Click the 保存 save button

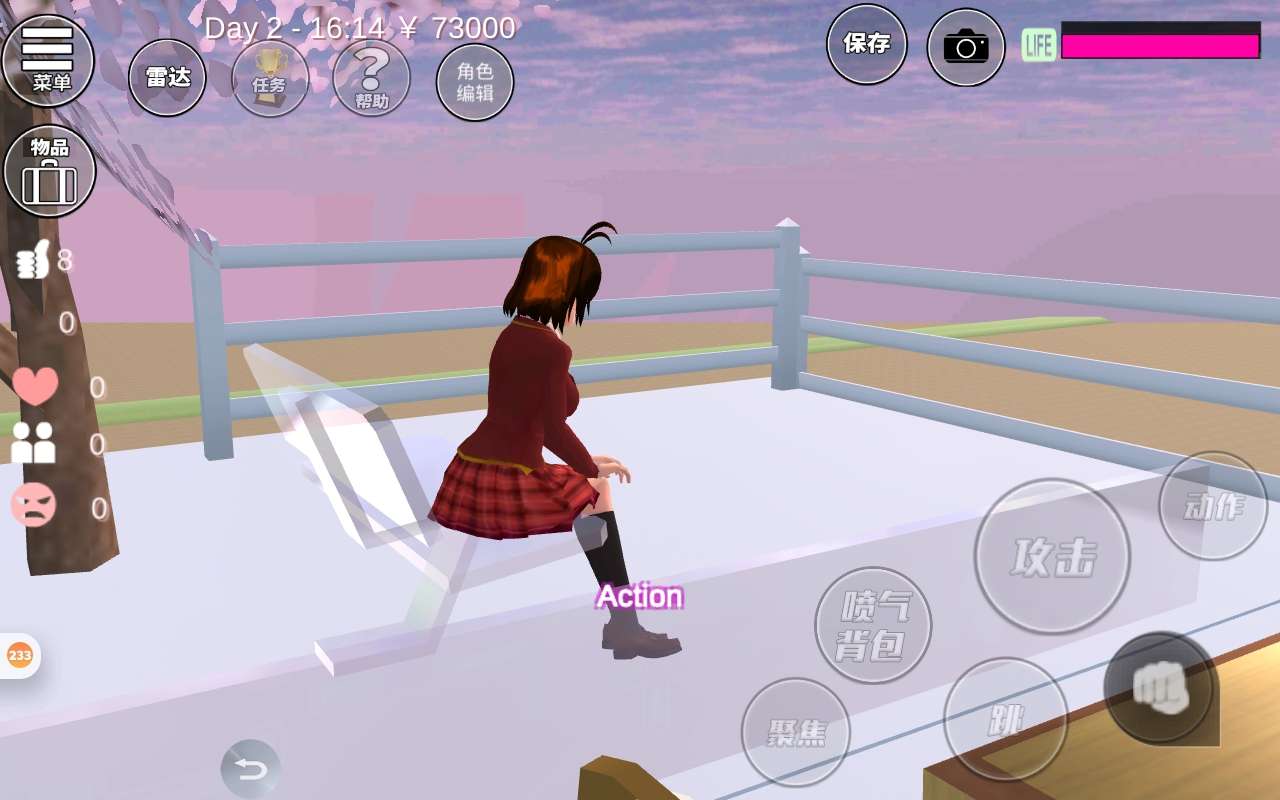(x=866, y=44)
